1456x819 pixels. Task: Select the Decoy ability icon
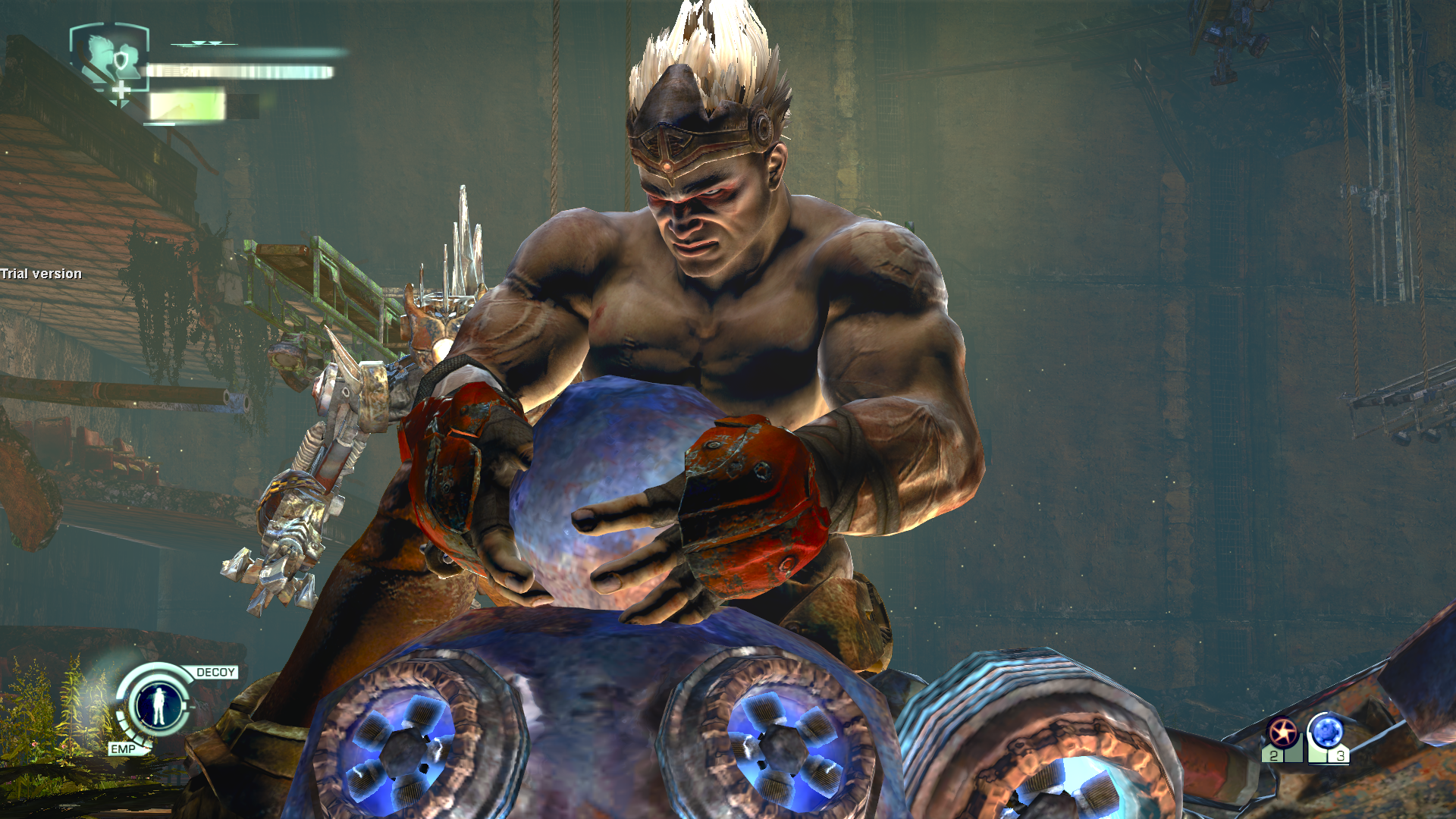tap(159, 705)
